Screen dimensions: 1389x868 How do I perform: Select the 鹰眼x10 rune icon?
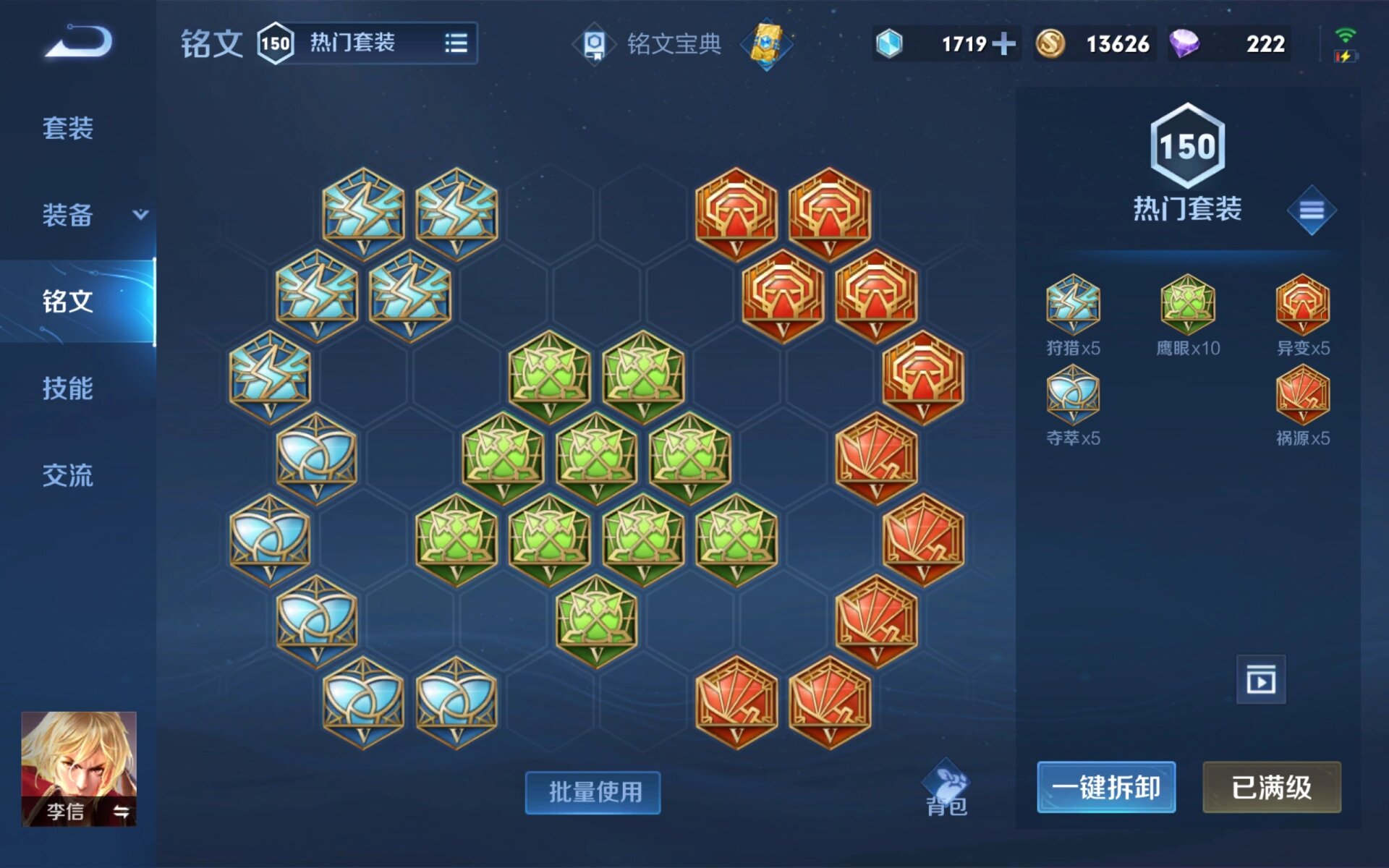[1186, 304]
